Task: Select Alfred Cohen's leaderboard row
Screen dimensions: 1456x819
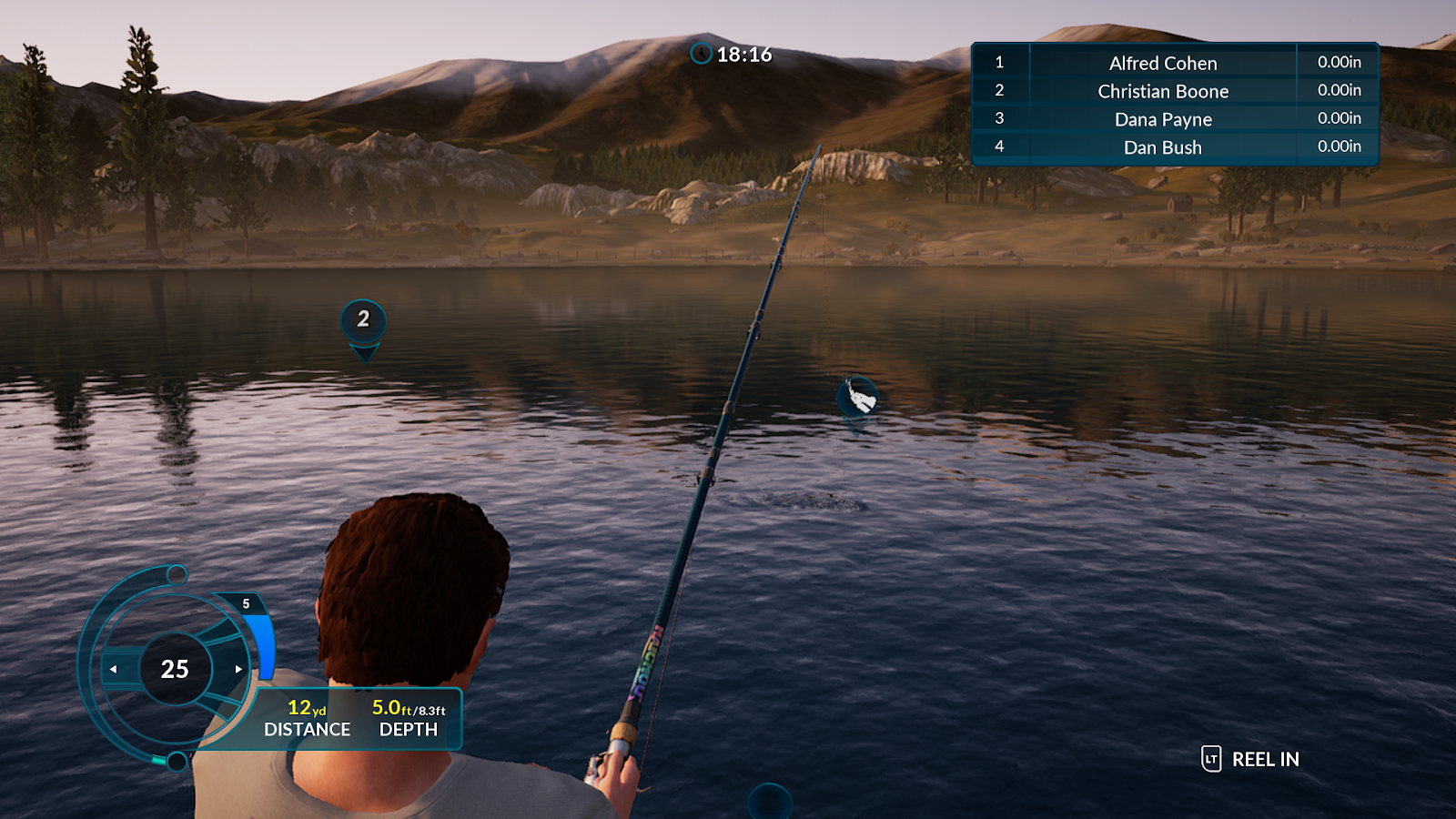Action: (x=1162, y=63)
